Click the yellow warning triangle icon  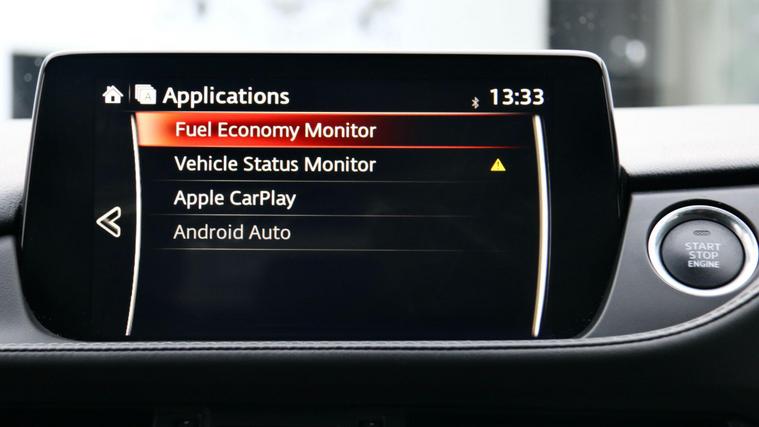498,164
